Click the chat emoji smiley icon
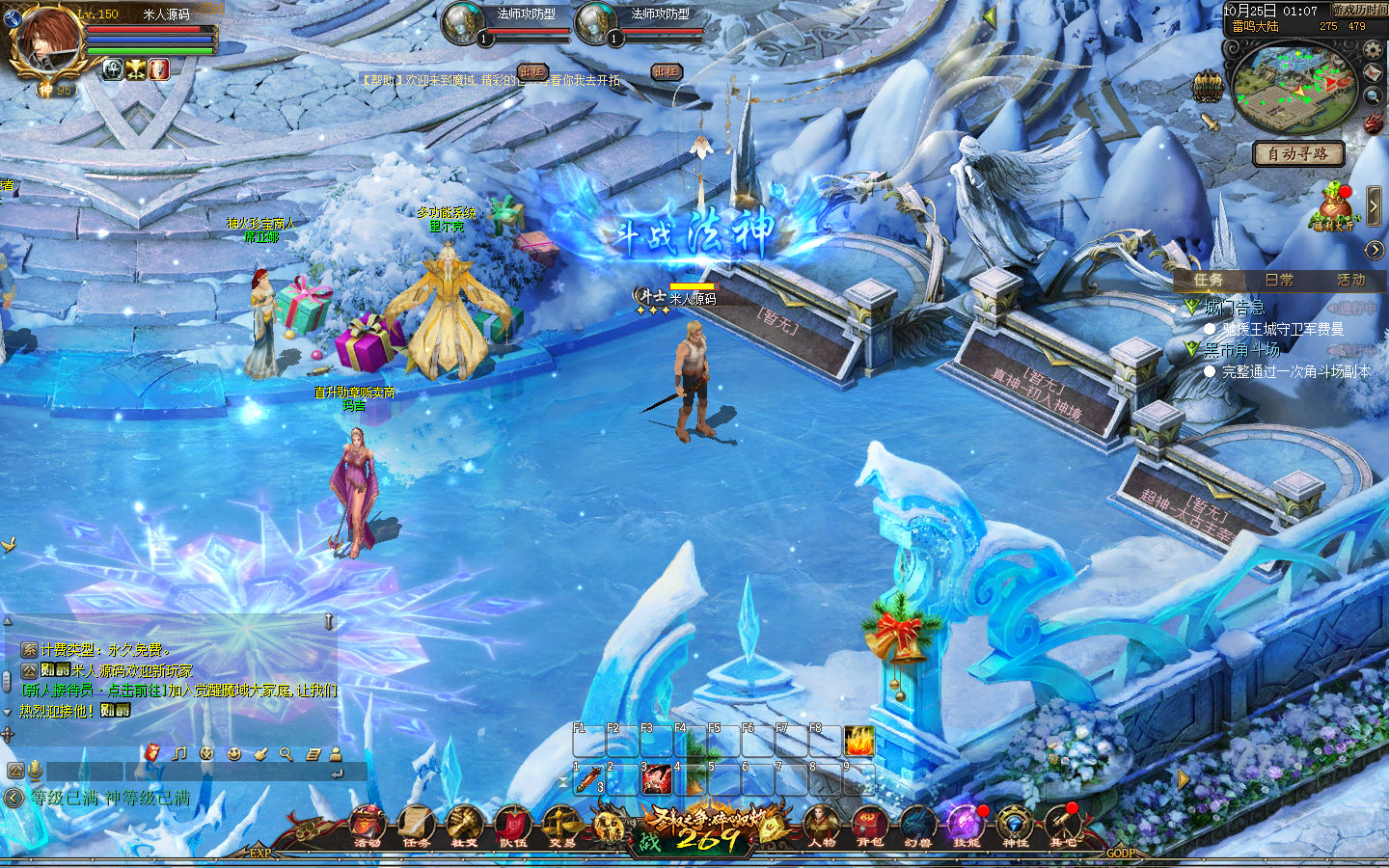 [233, 753]
